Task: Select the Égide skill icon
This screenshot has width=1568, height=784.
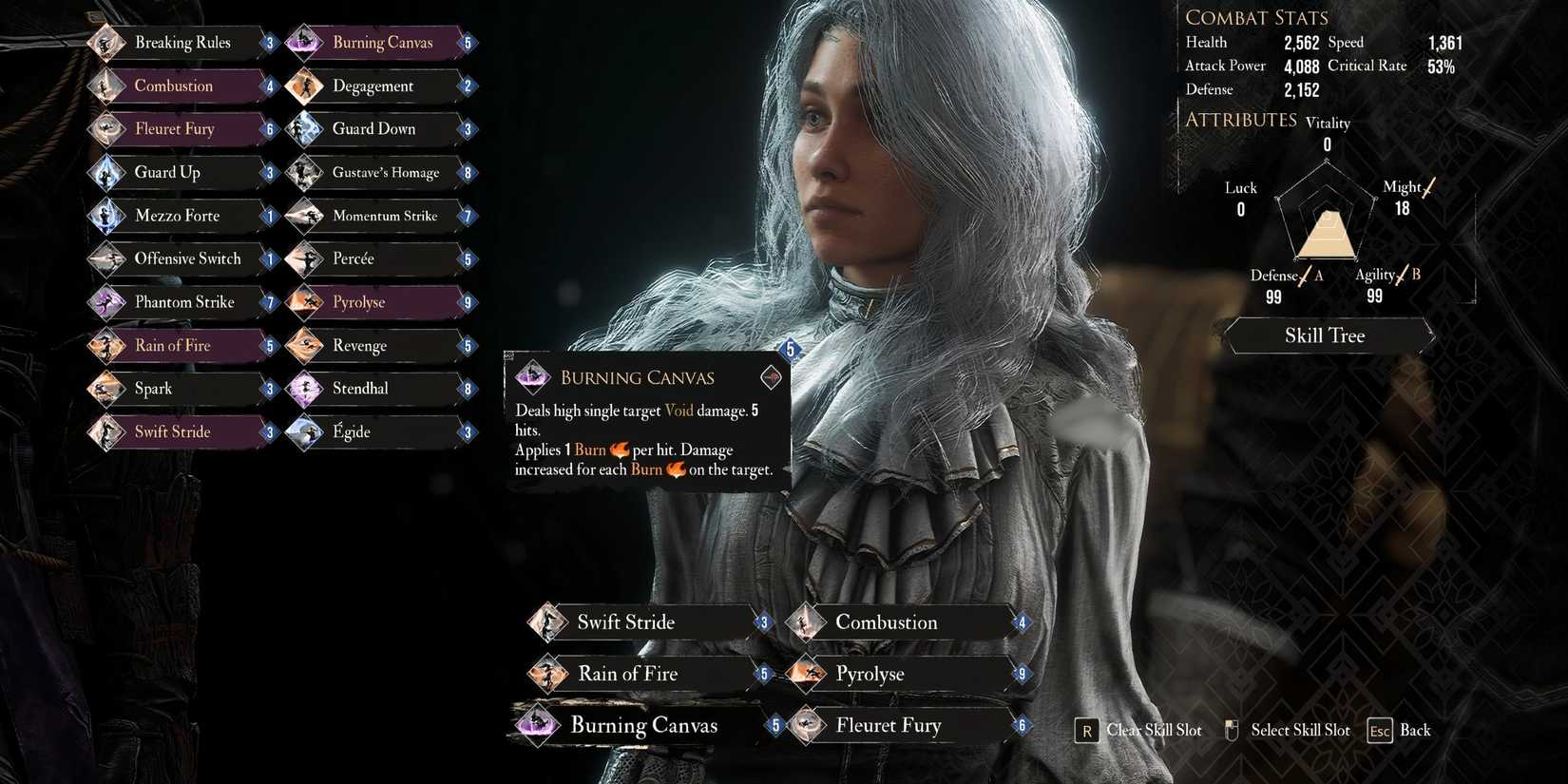Action: click(x=304, y=431)
